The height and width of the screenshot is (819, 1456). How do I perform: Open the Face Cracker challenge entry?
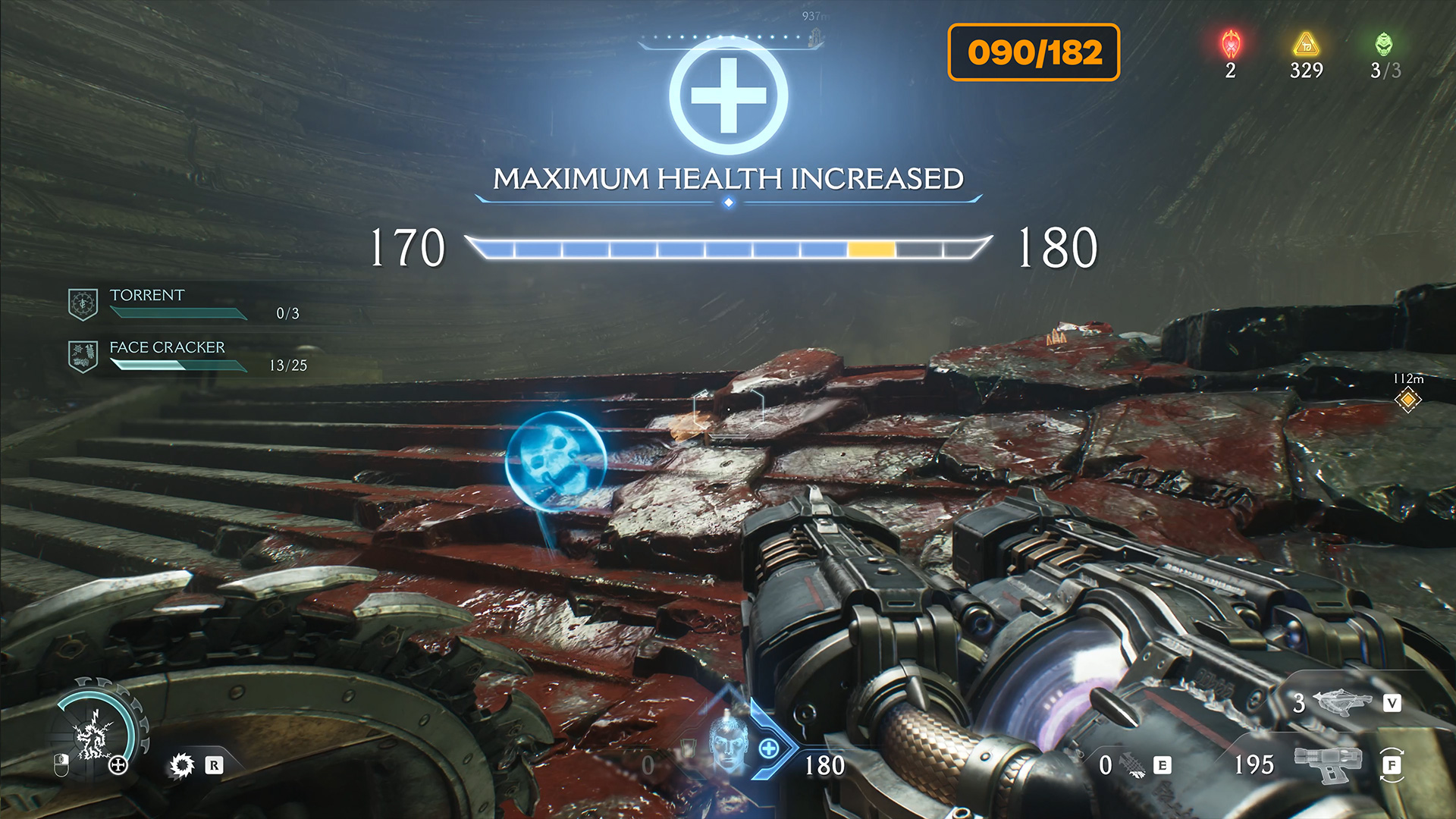(167, 348)
